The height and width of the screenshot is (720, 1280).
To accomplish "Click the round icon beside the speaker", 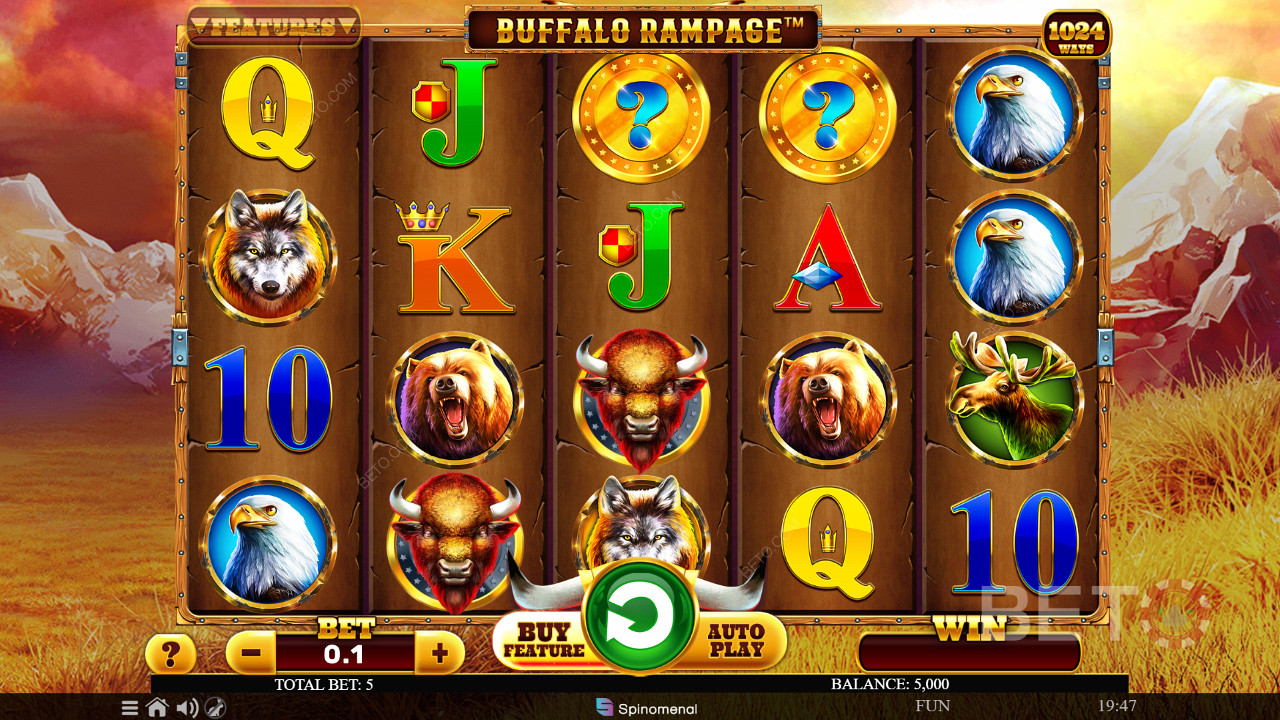I will pos(215,708).
